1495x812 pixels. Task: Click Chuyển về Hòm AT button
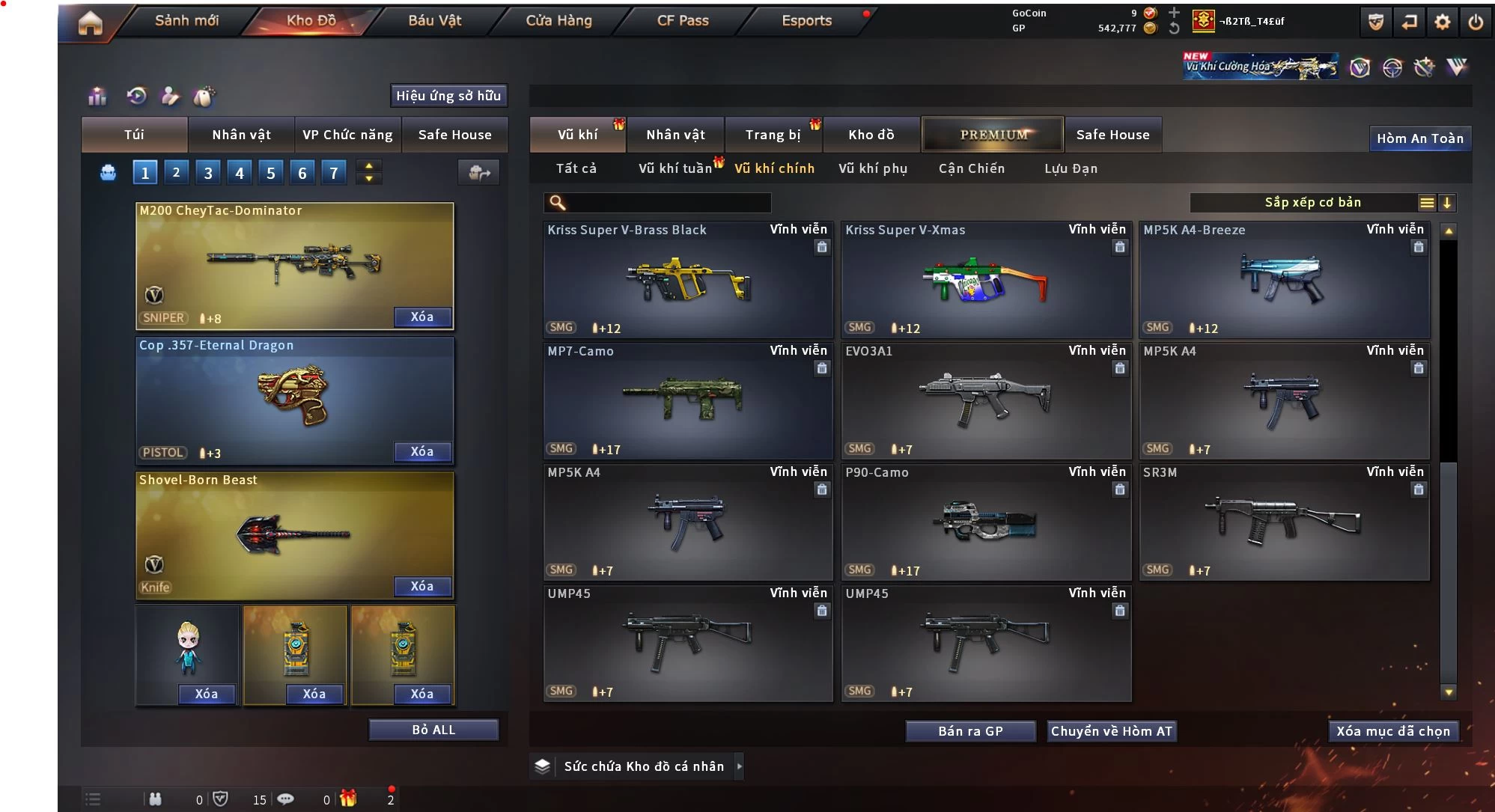point(1111,731)
